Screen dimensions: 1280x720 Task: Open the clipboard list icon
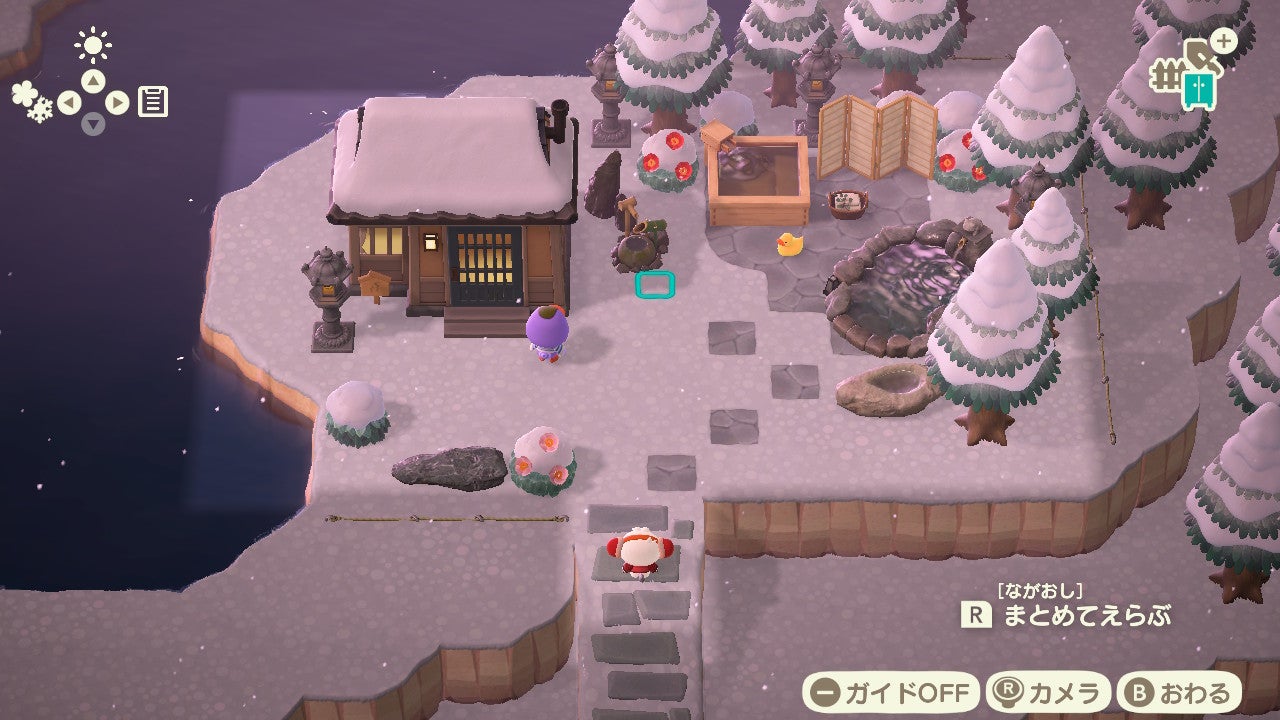[x=153, y=101]
